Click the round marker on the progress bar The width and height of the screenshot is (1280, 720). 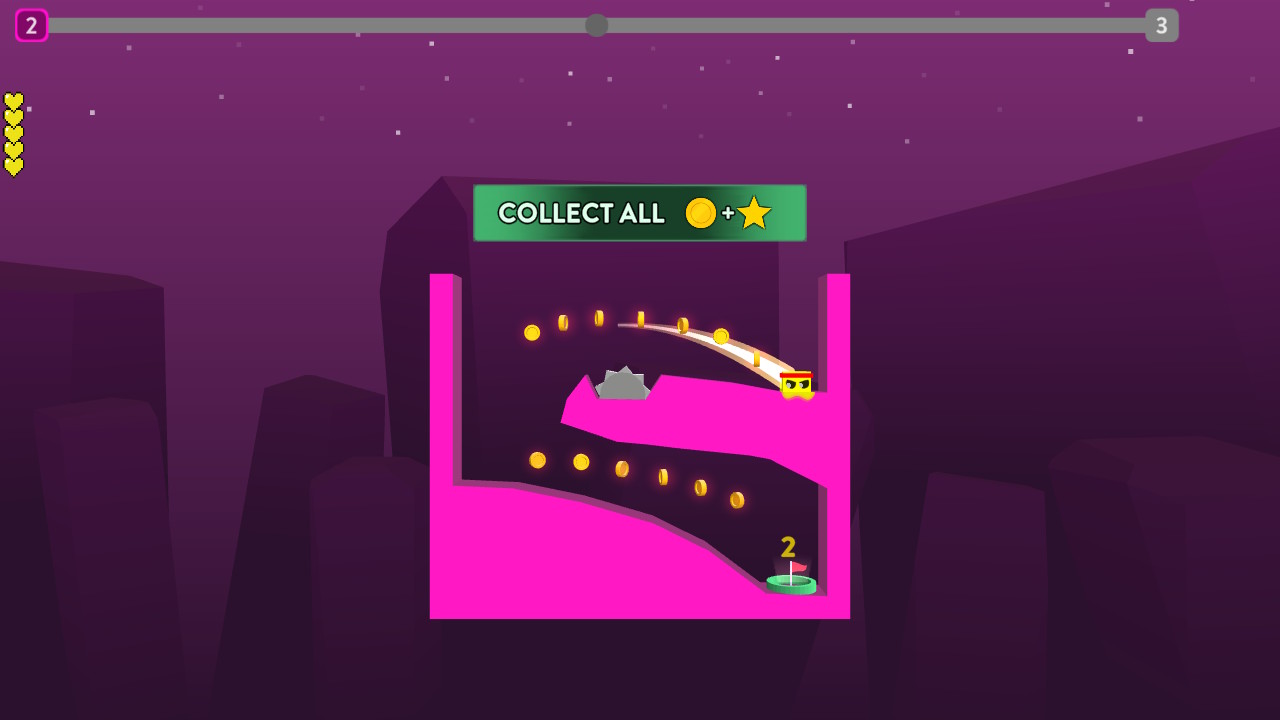[597, 25]
